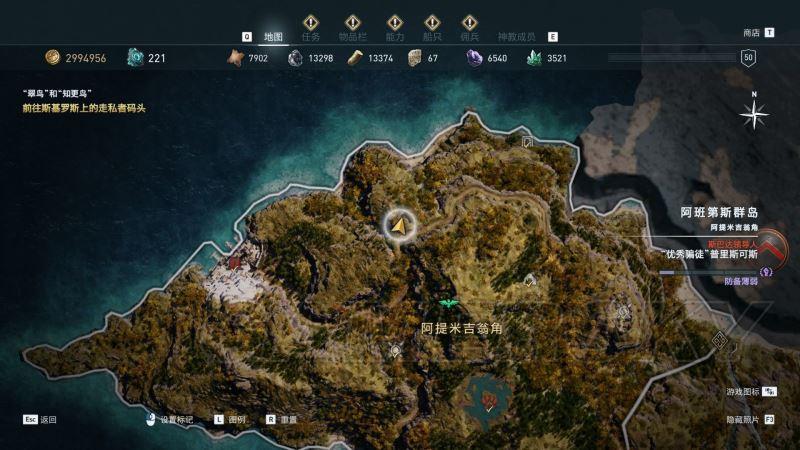
Task: Select the red Spartan leader emblem
Action: (x=772, y=247)
